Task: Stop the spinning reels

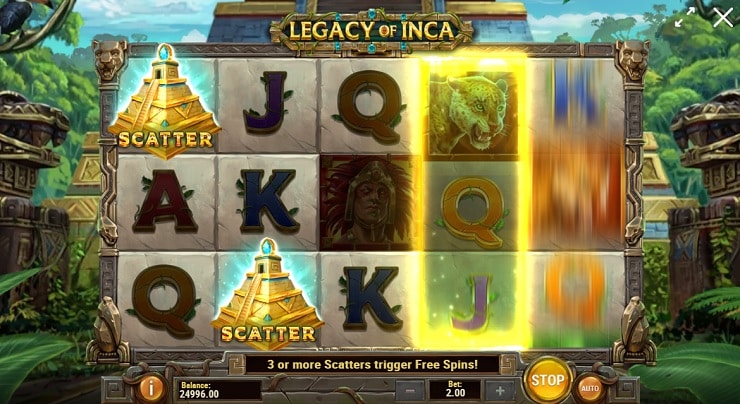Action: click(x=547, y=380)
